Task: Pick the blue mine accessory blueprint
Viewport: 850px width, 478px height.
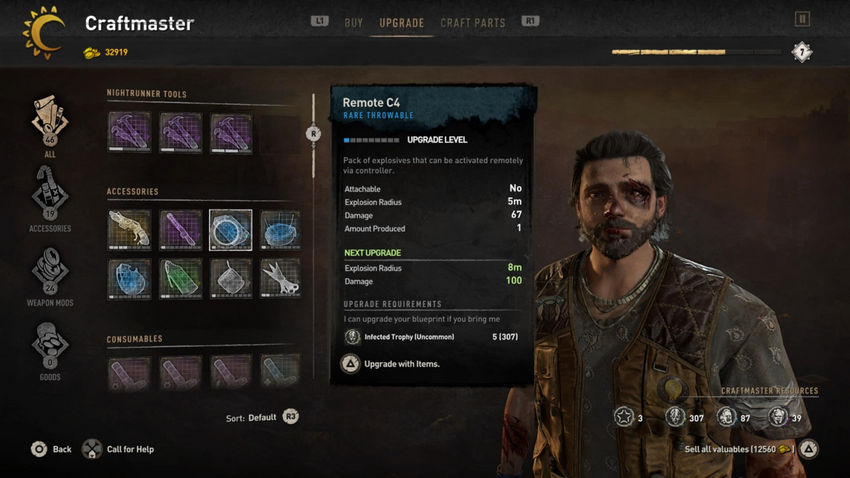Action: [280, 229]
